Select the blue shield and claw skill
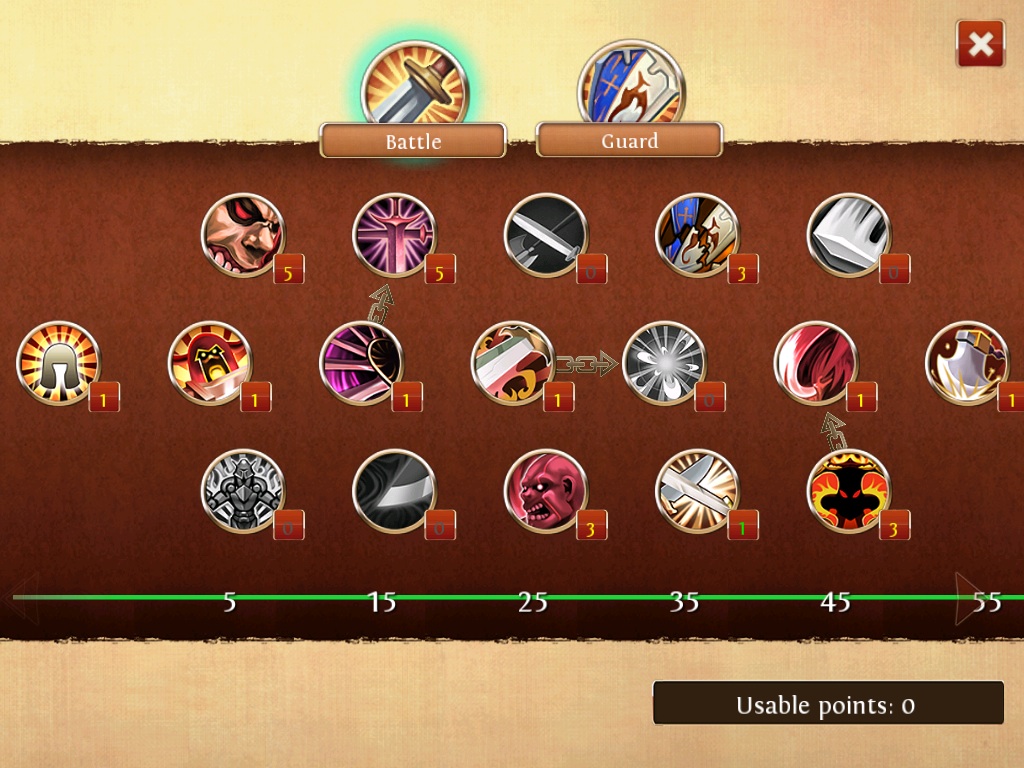The height and width of the screenshot is (768, 1024). click(x=697, y=235)
